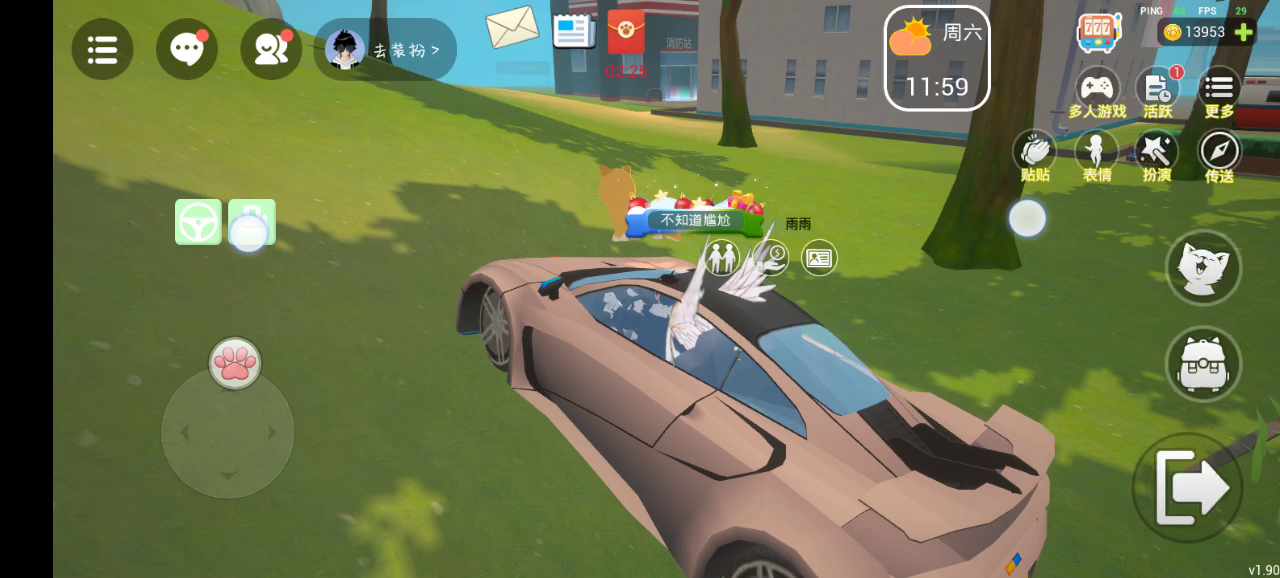Open the mail envelope
The image size is (1280, 578).
pyautogui.click(x=512, y=27)
